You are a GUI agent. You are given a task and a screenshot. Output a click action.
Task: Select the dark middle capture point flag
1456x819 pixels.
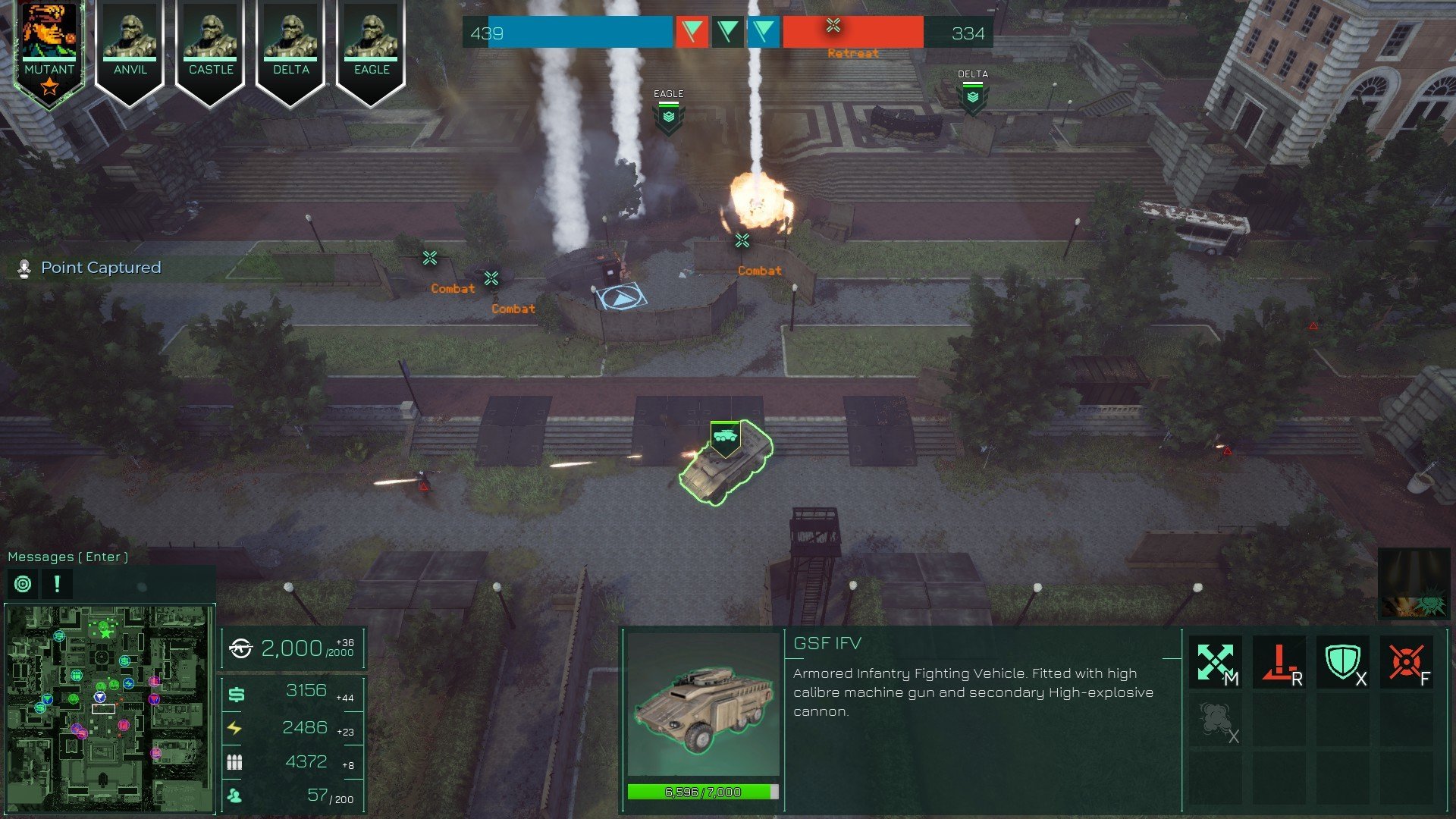pos(728,32)
